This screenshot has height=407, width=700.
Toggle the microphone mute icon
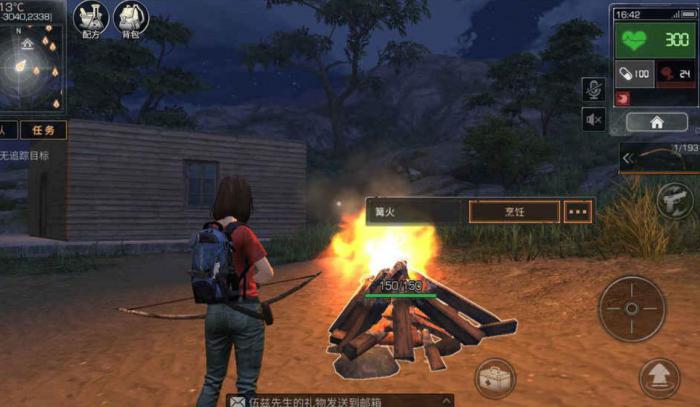pos(593,89)
